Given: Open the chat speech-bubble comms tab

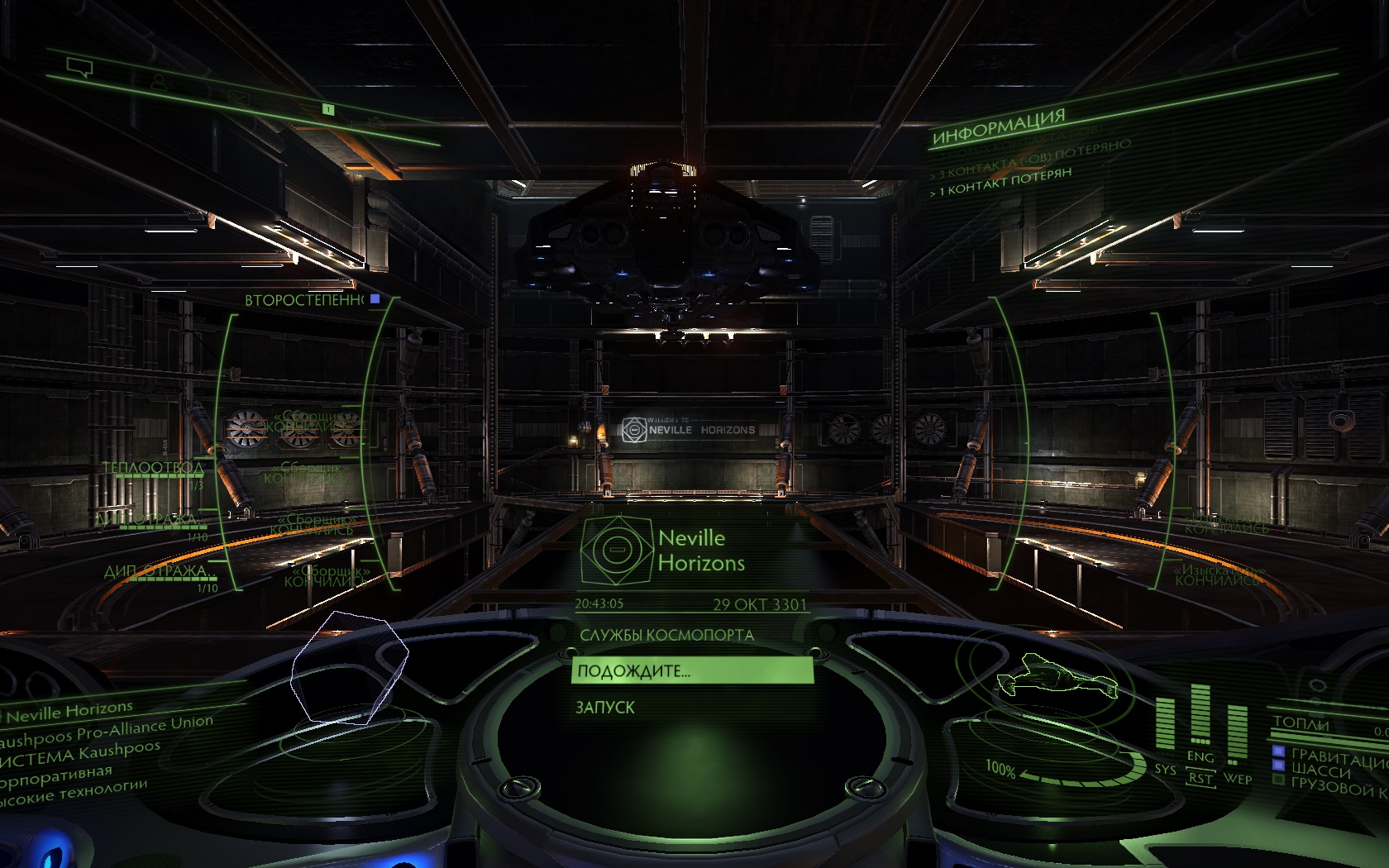Looking at the screenshot, I should tap(79, 68).
